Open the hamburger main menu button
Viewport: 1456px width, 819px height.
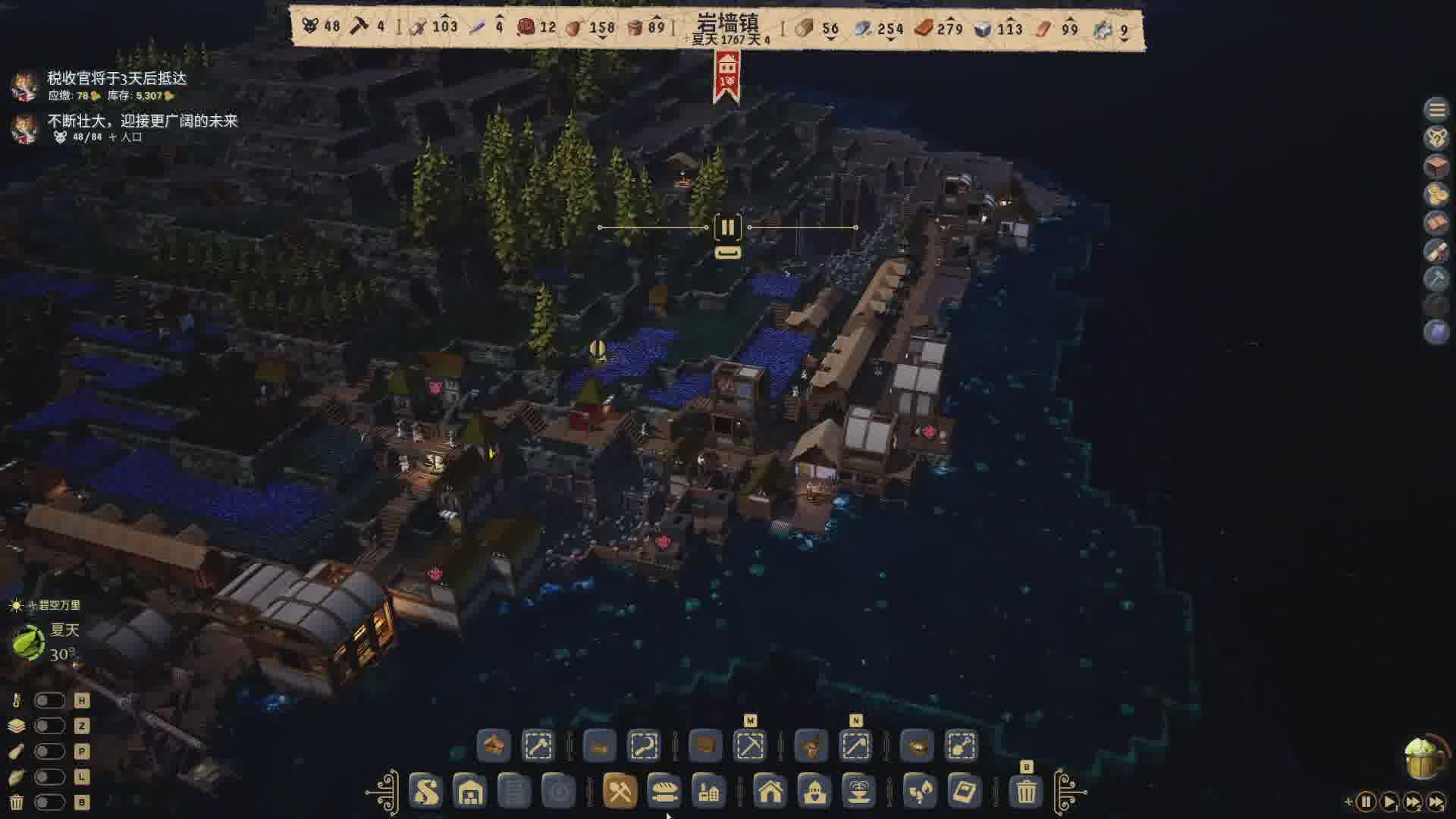coord(1436,110)
